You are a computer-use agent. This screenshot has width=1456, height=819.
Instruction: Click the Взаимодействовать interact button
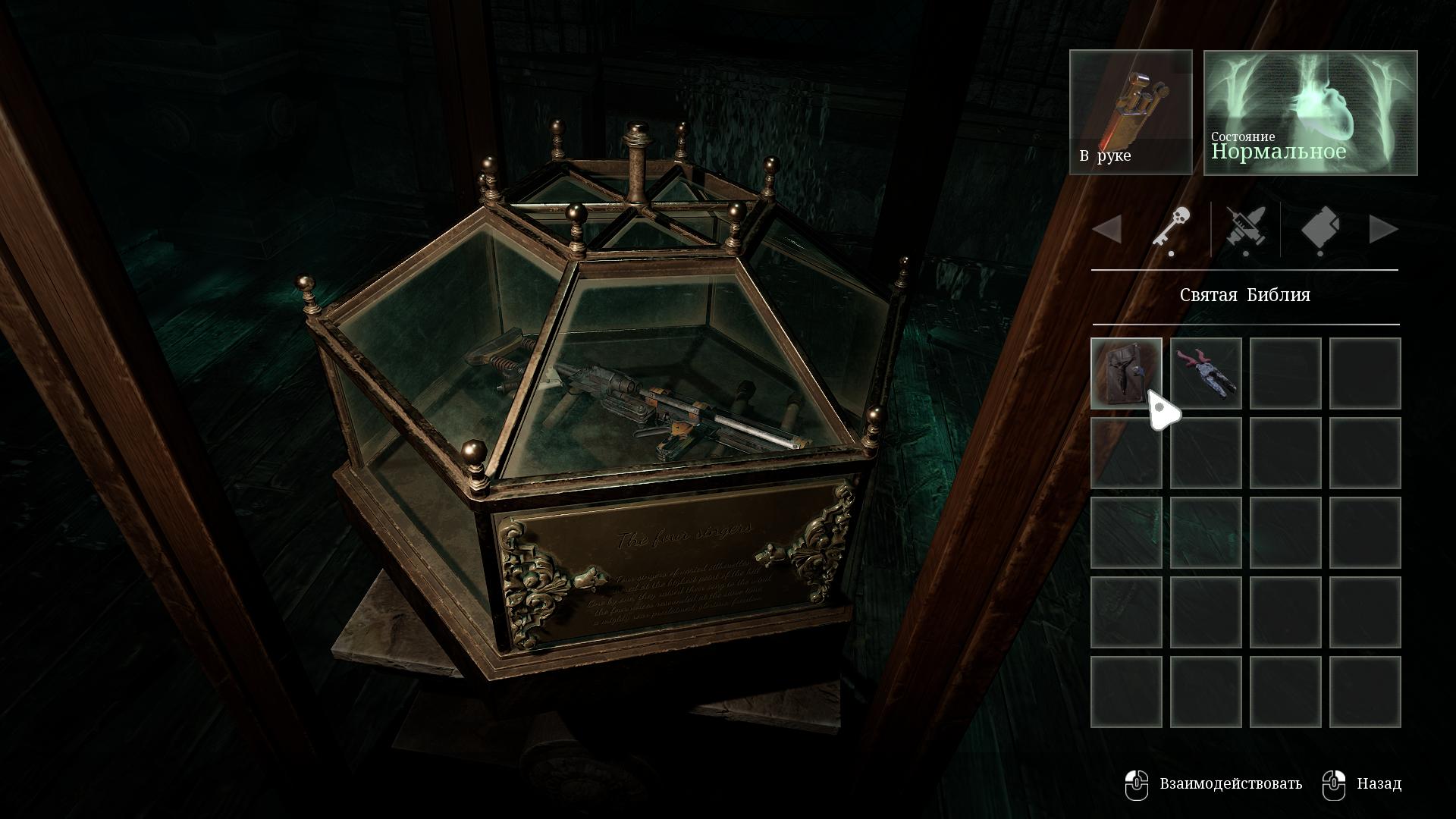pos(1215,784)
